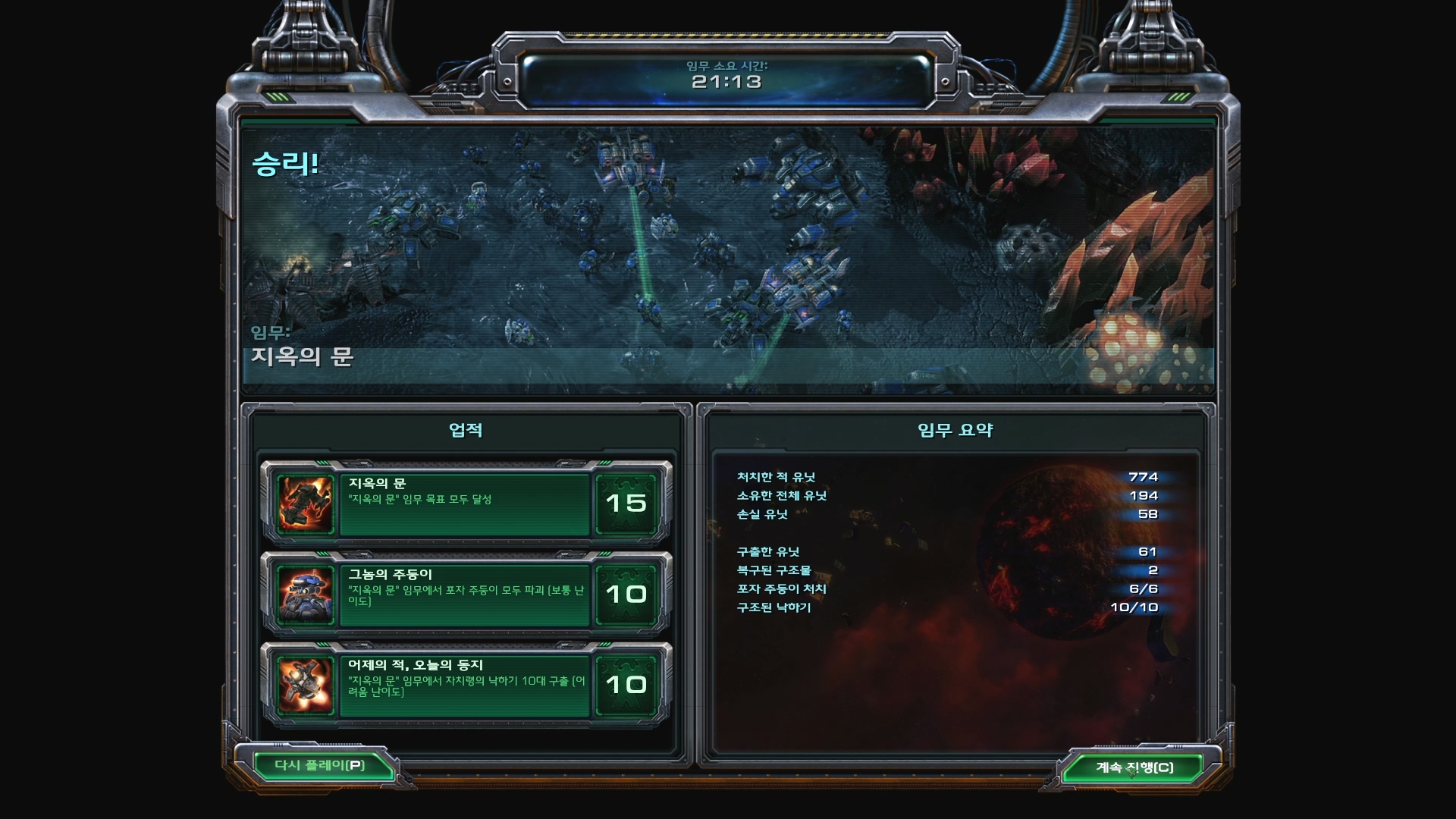Continue with the 계속 진행(C) button
1456x819 pixels.
coord(1134,767)
